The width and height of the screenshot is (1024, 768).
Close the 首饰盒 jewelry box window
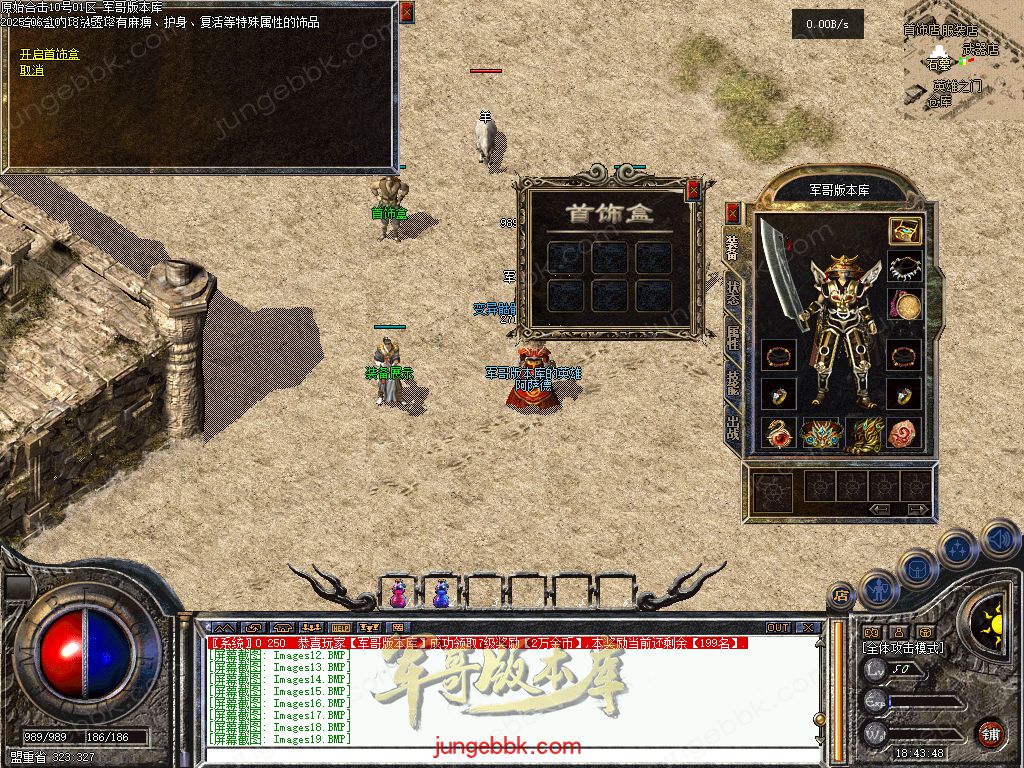pos(694,189)
